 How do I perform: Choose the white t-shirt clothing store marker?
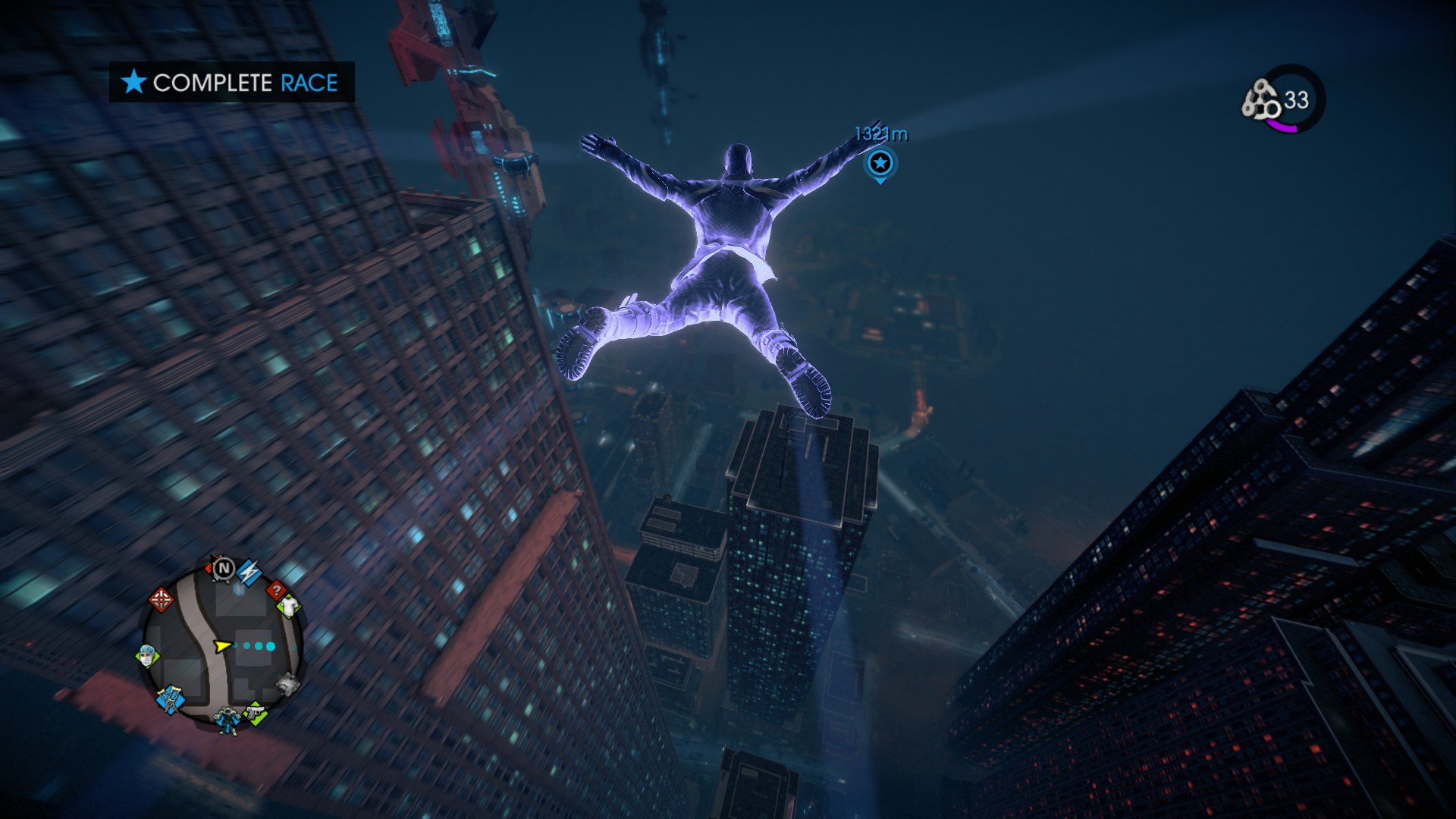(x=289, y=606)
